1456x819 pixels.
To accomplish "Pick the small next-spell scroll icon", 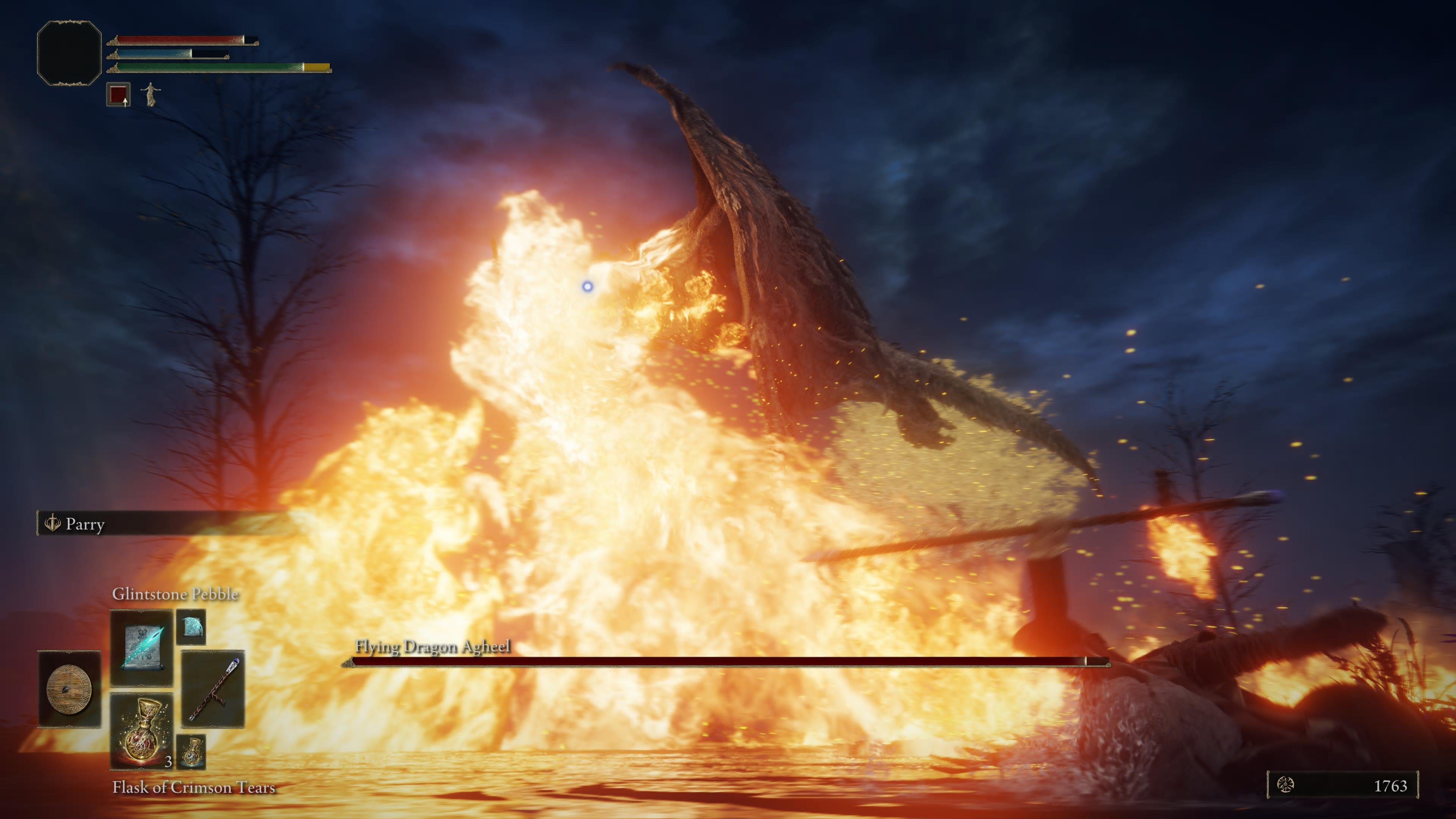I will click(190, 626).
